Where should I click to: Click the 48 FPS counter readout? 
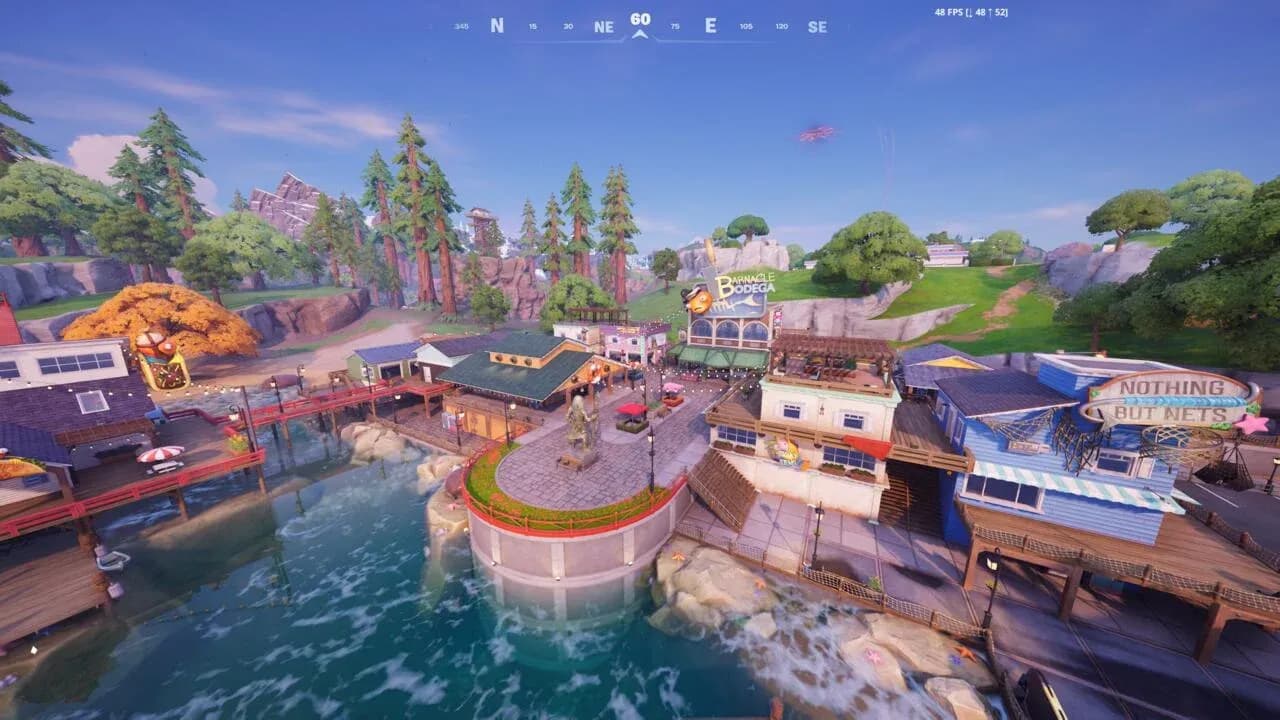click(x=948, y=14)
